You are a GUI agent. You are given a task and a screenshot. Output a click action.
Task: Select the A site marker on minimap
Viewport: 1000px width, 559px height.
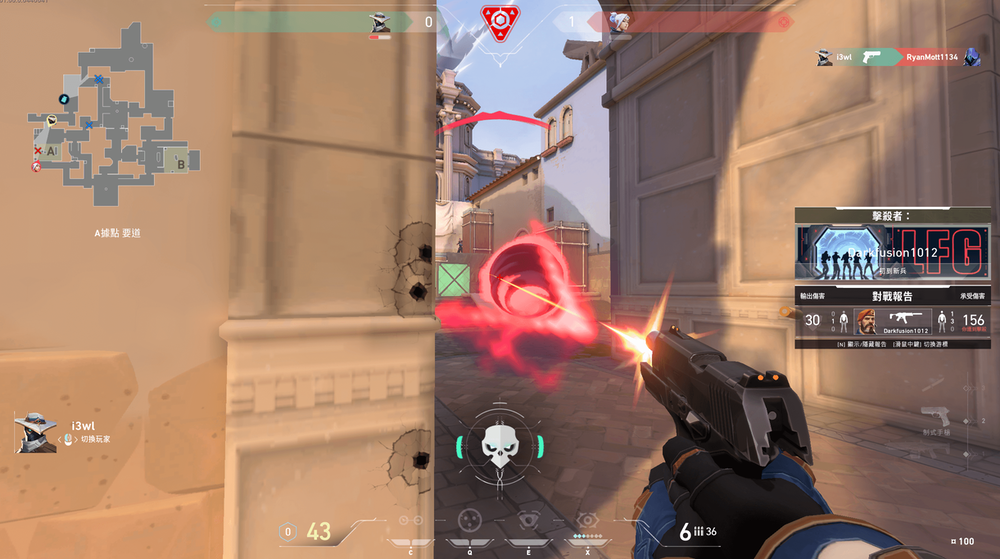pos(50,150)
